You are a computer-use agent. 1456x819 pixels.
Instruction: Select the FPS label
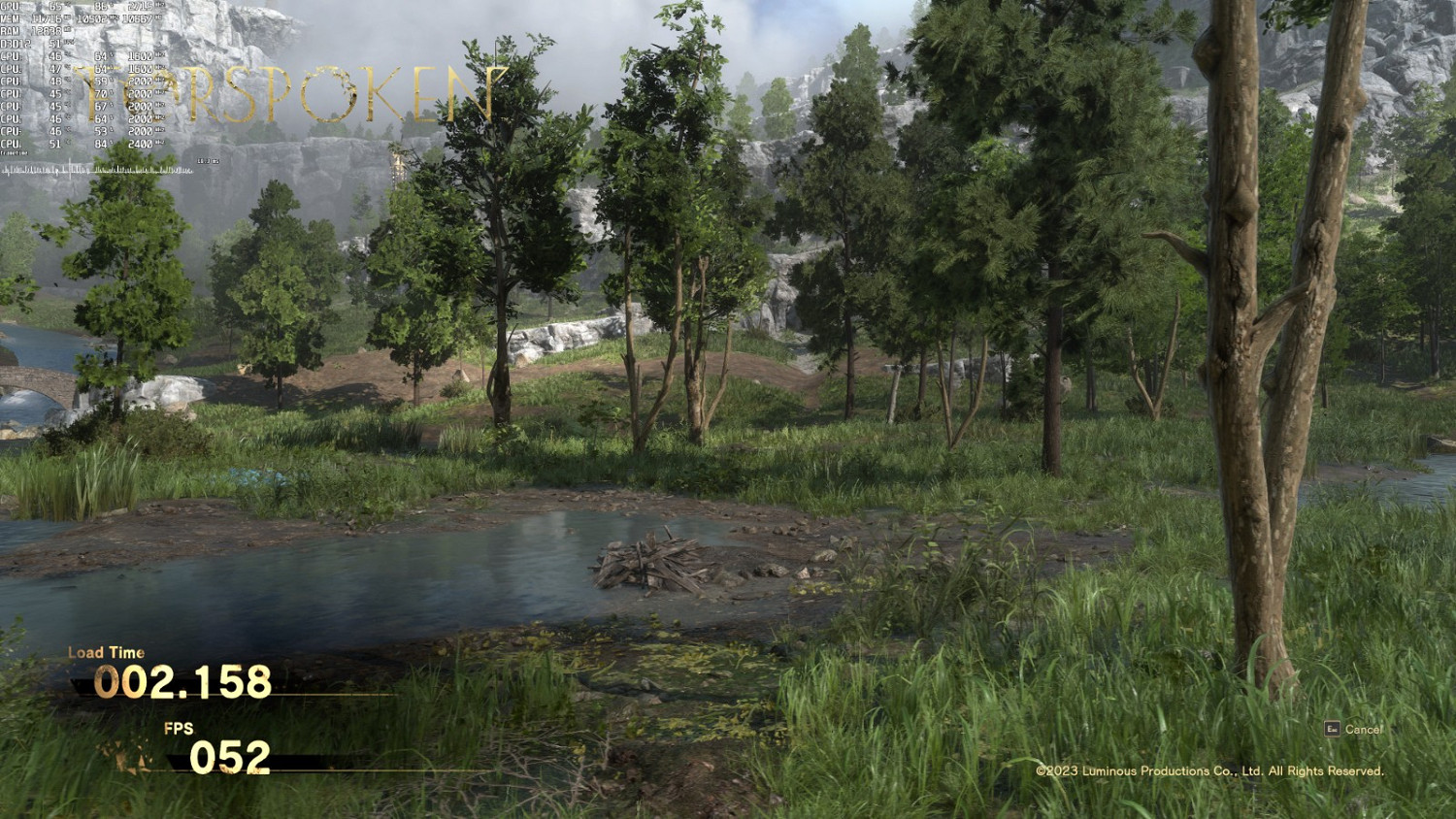click(x=182, y=728)
